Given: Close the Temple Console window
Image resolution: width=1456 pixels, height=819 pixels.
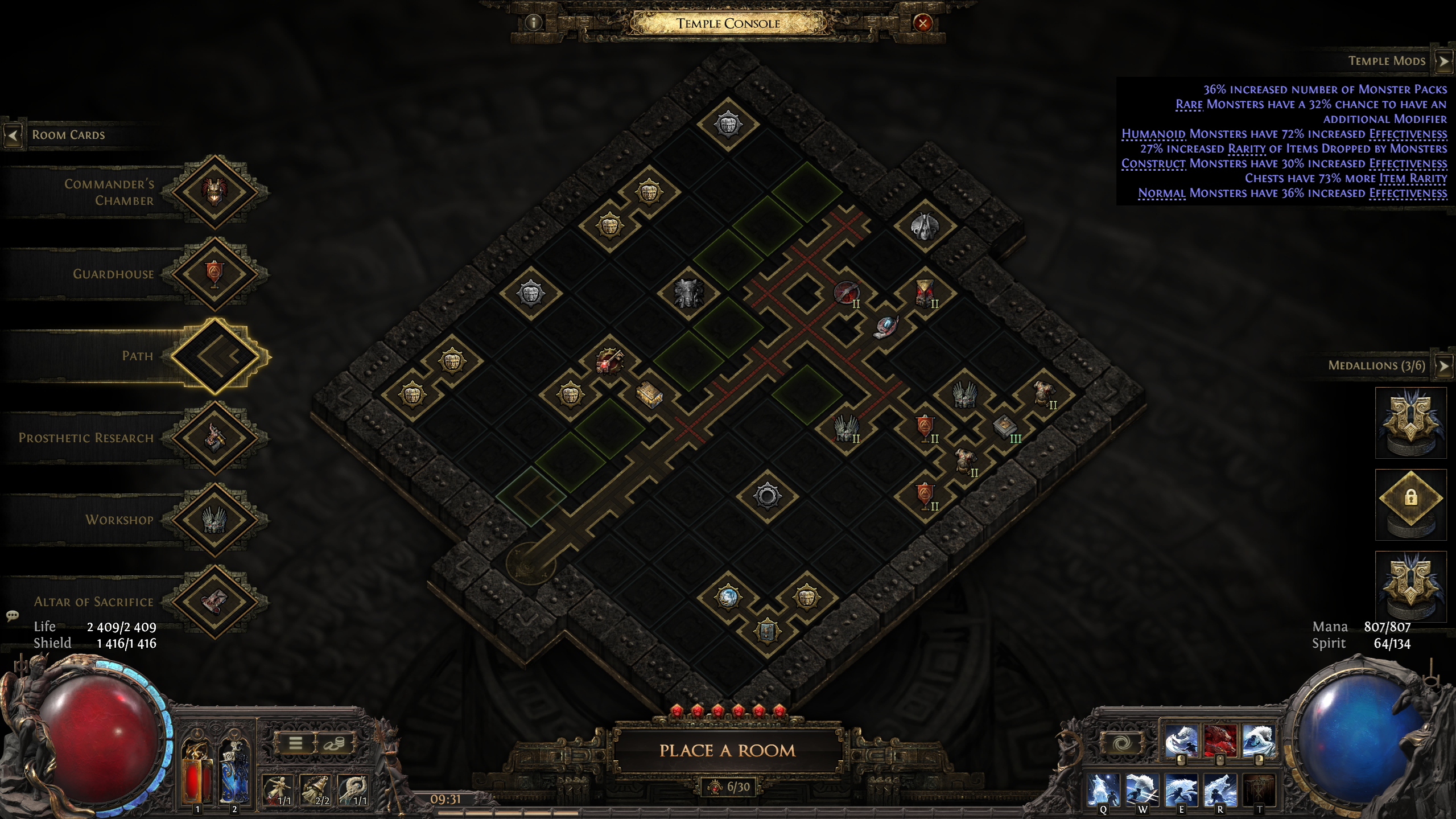Looking at the screenshot, I should (922, 23).
